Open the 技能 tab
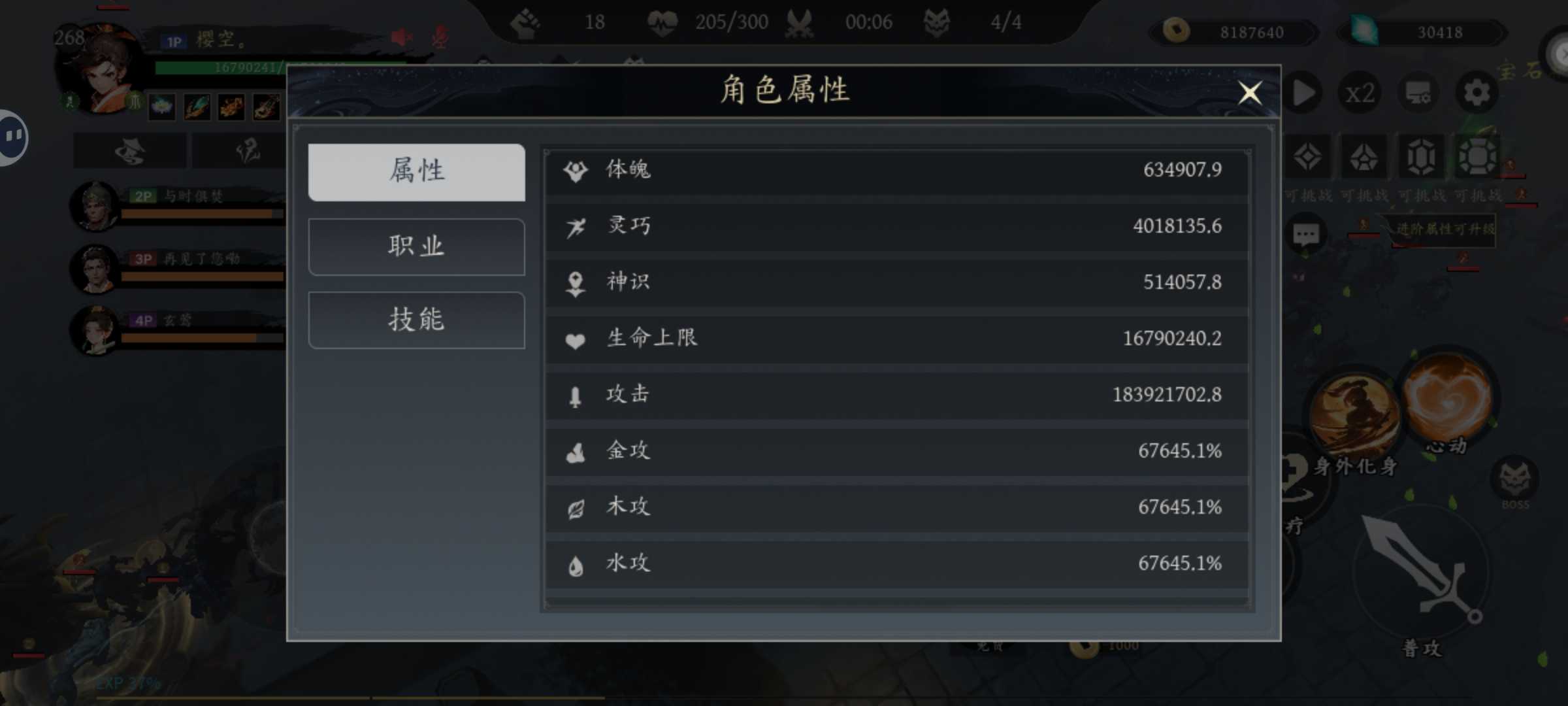The height and width of the screenshot is (706, 1568). [416, 320]
